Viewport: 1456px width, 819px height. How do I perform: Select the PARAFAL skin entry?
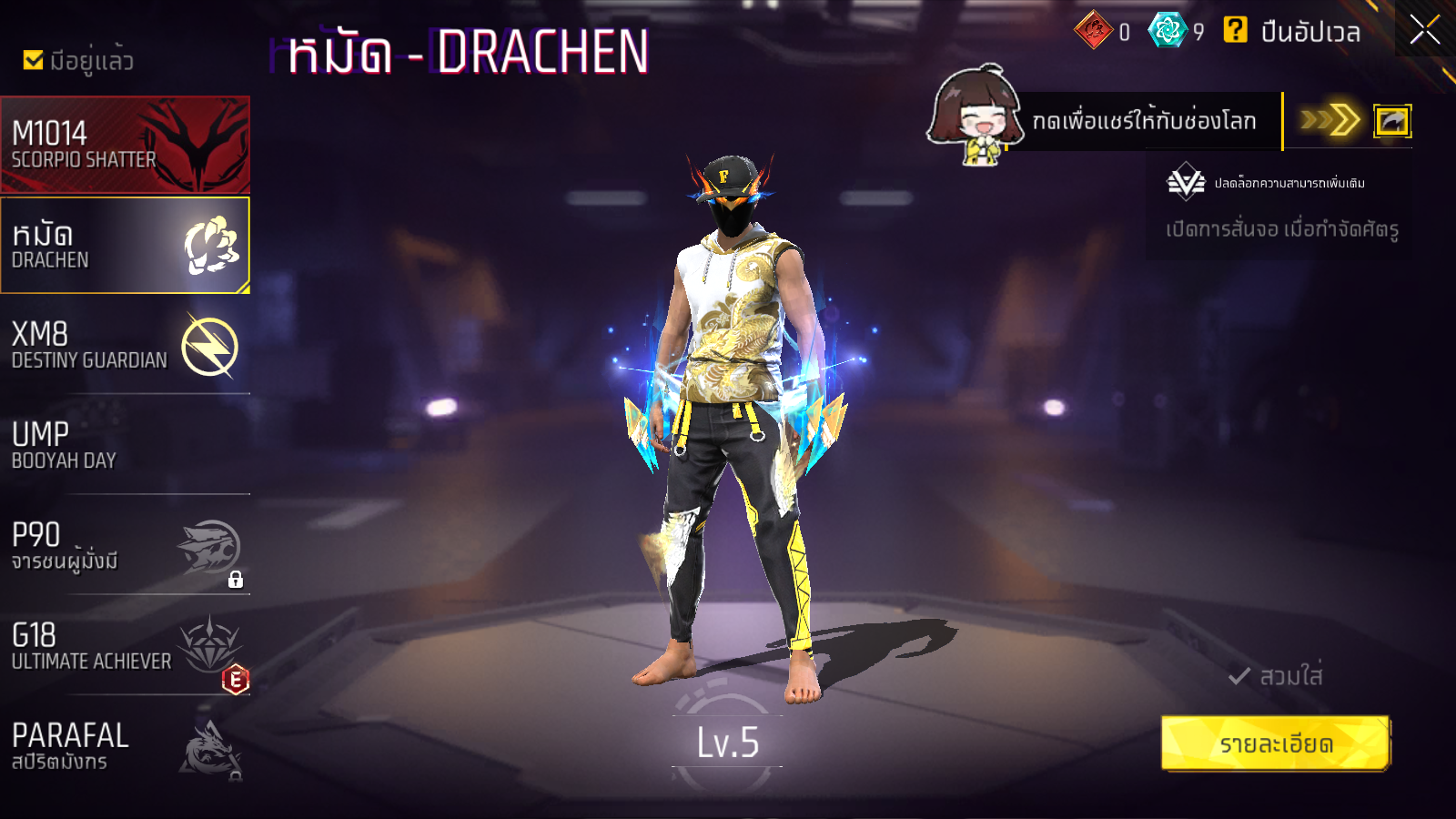(125, 746)
